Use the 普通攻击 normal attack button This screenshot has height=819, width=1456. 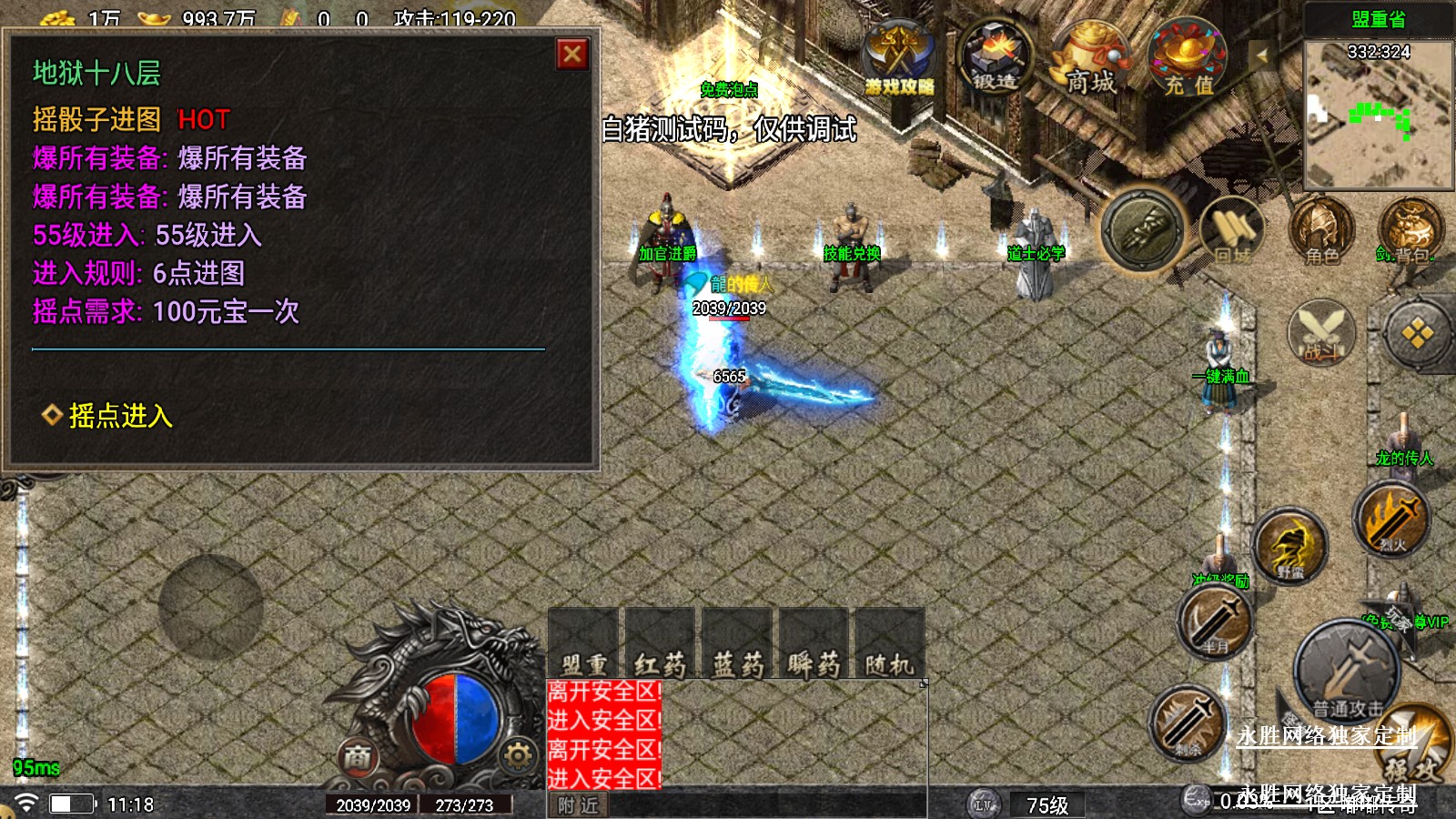click(1347, 671)
